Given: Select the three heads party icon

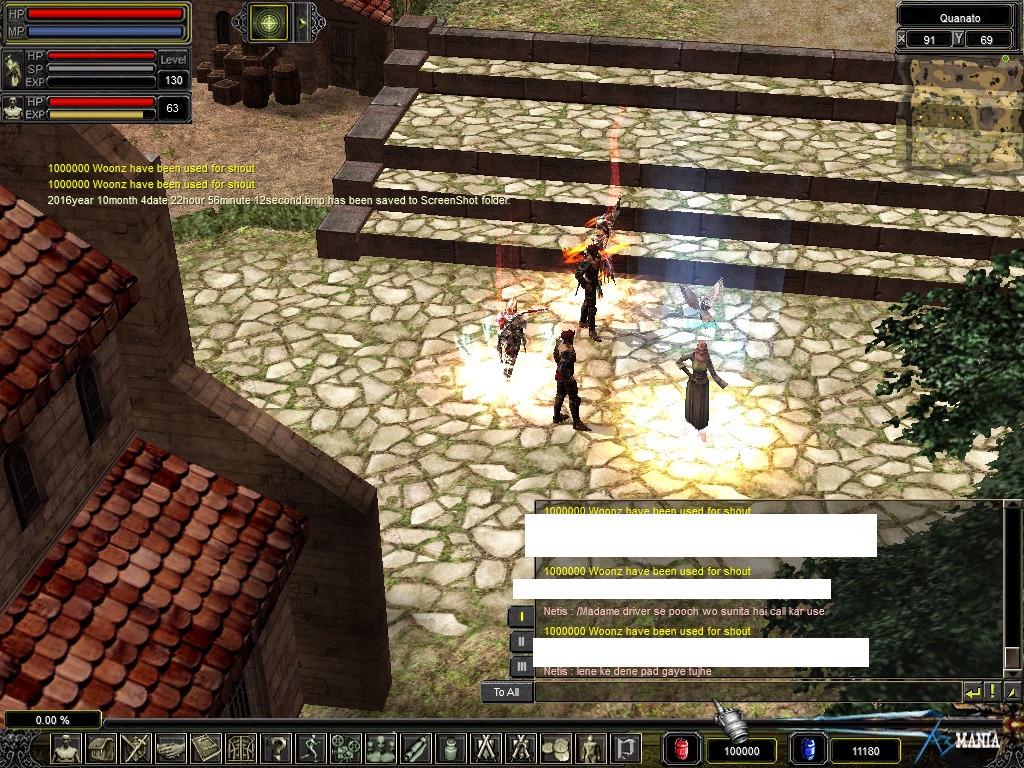Looking at the screenshot, I should [x=381, y=748].
